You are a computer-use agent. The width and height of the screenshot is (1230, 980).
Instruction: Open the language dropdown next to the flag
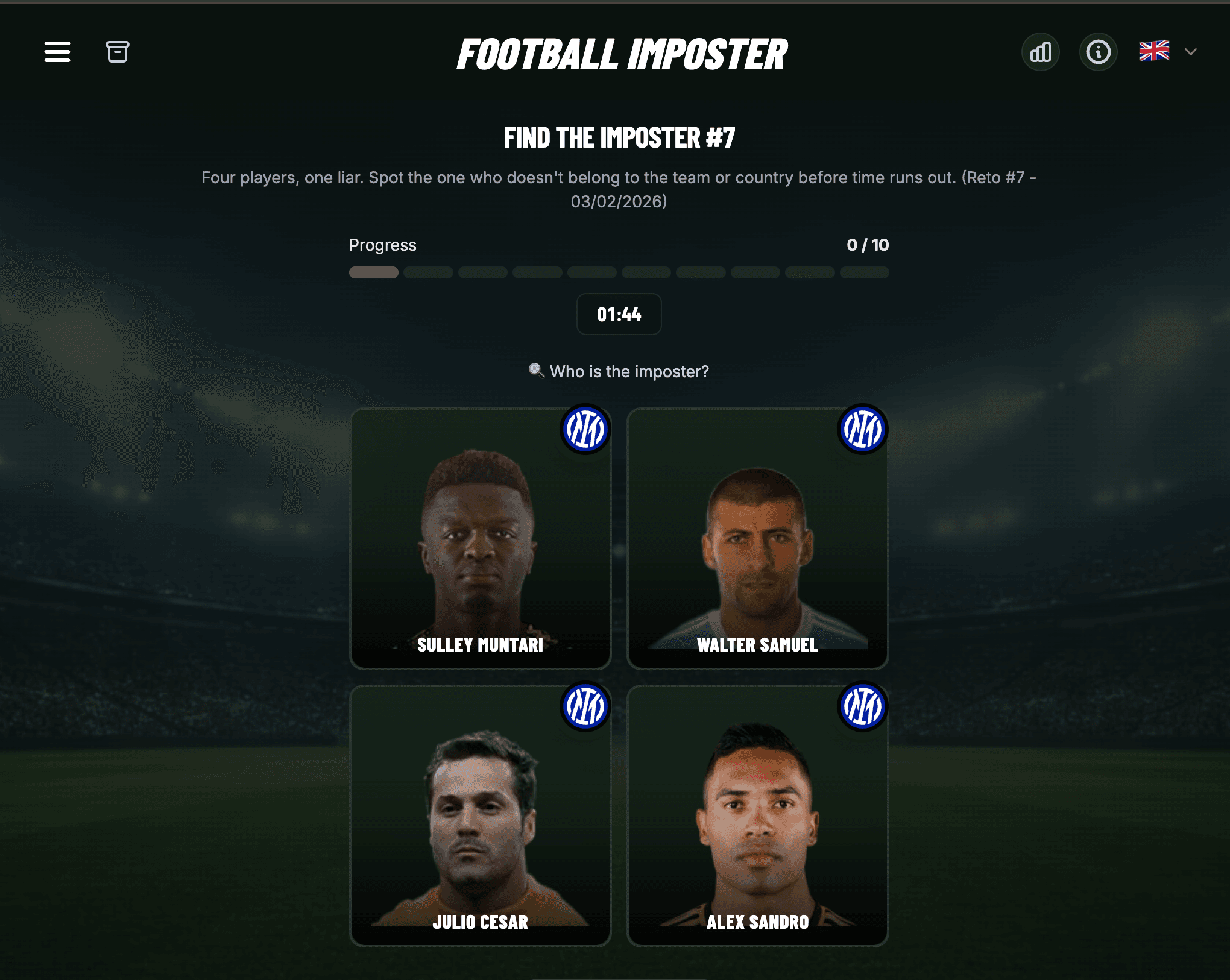[x=1190, y=52]
